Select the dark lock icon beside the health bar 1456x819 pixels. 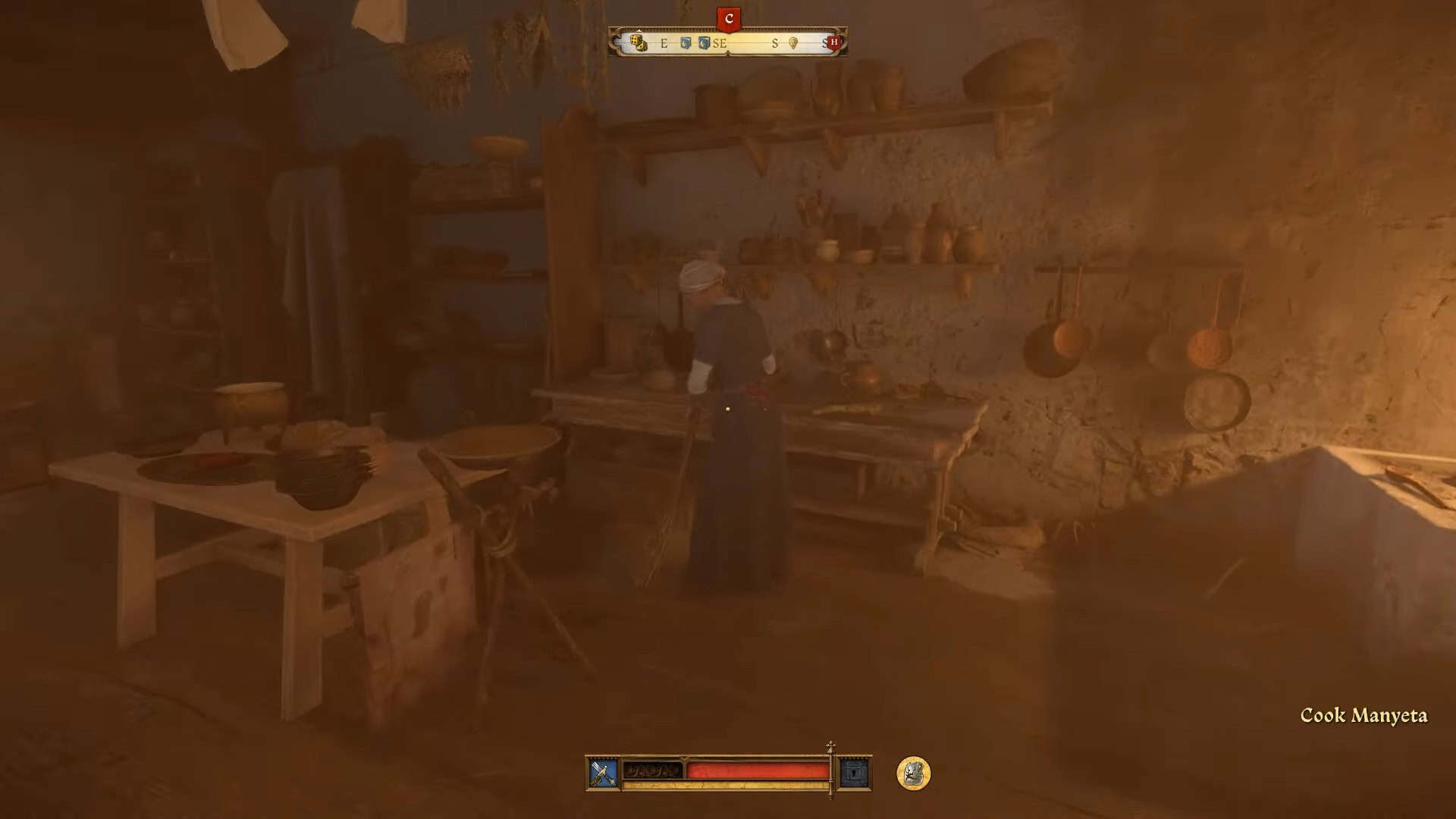coord(855,773)
